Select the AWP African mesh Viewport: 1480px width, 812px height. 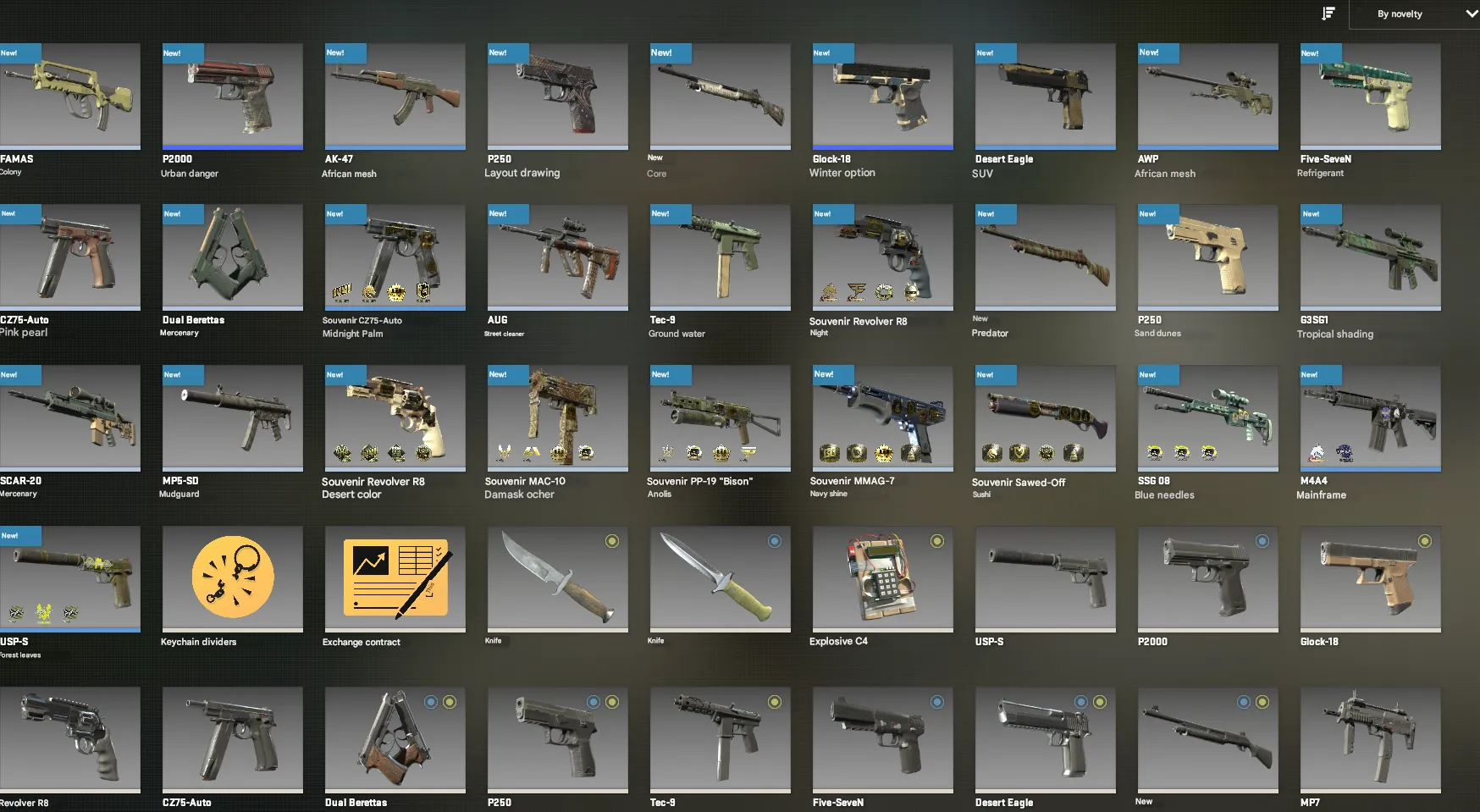pos(1207,97)
